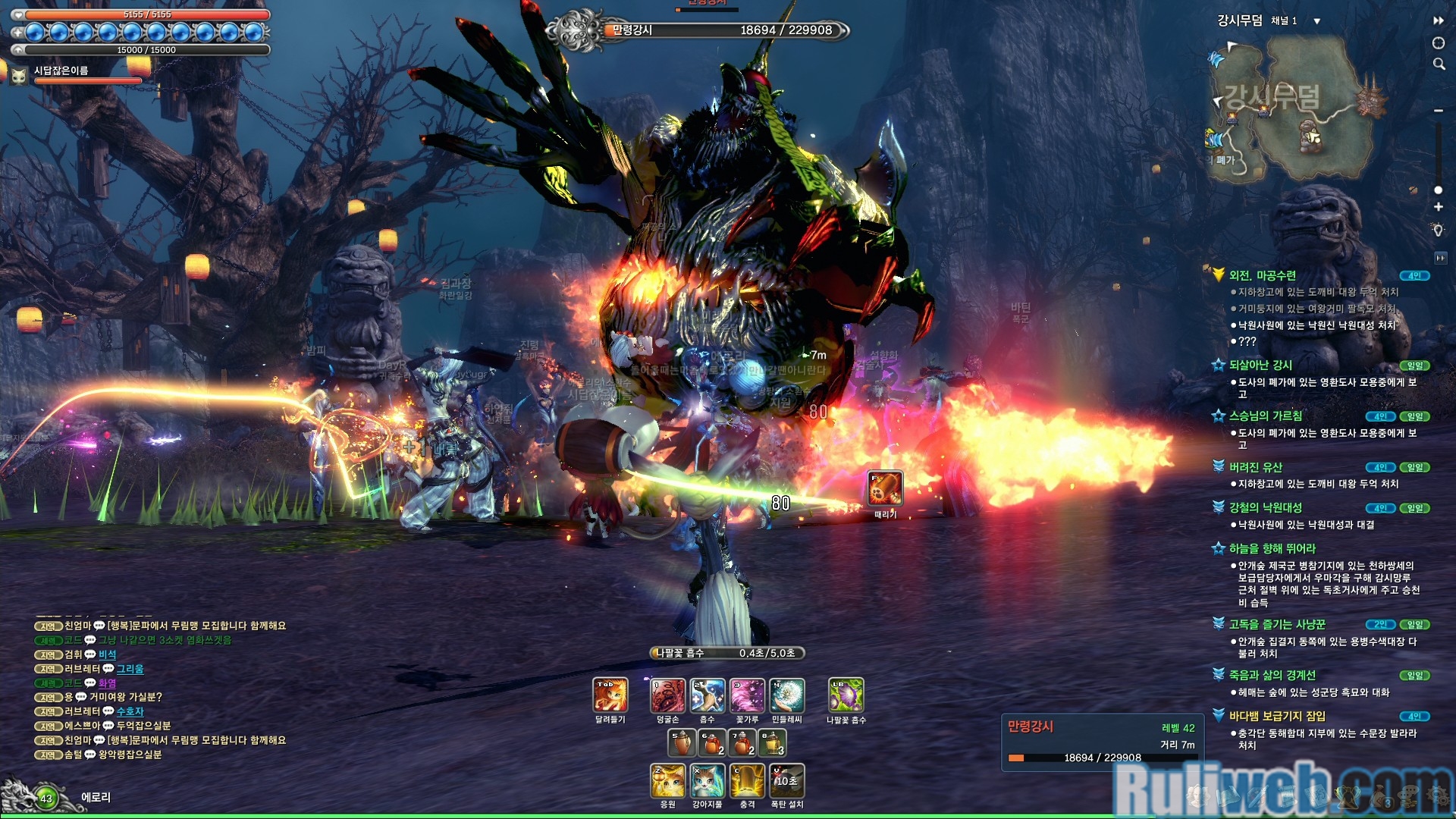Use the 충격 golden shock skill
1456x819 pixels.
747,781
